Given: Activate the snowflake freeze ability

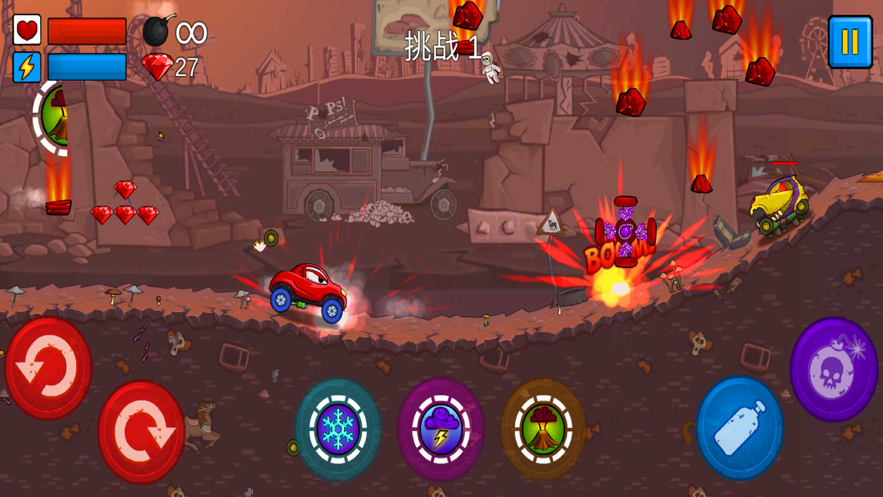Looking at the screenshot, I should click(x=338, y=428).
